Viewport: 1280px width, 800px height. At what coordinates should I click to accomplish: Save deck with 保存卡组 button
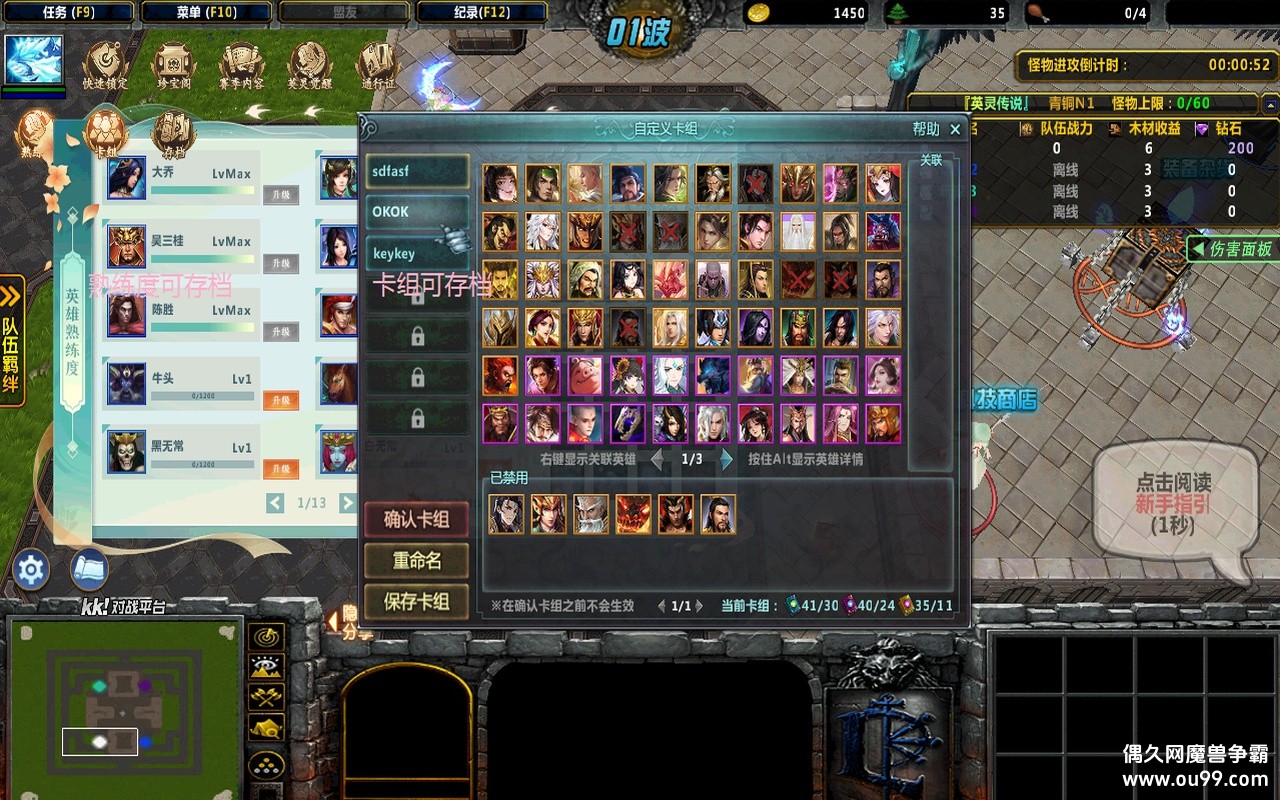point(416,602)
